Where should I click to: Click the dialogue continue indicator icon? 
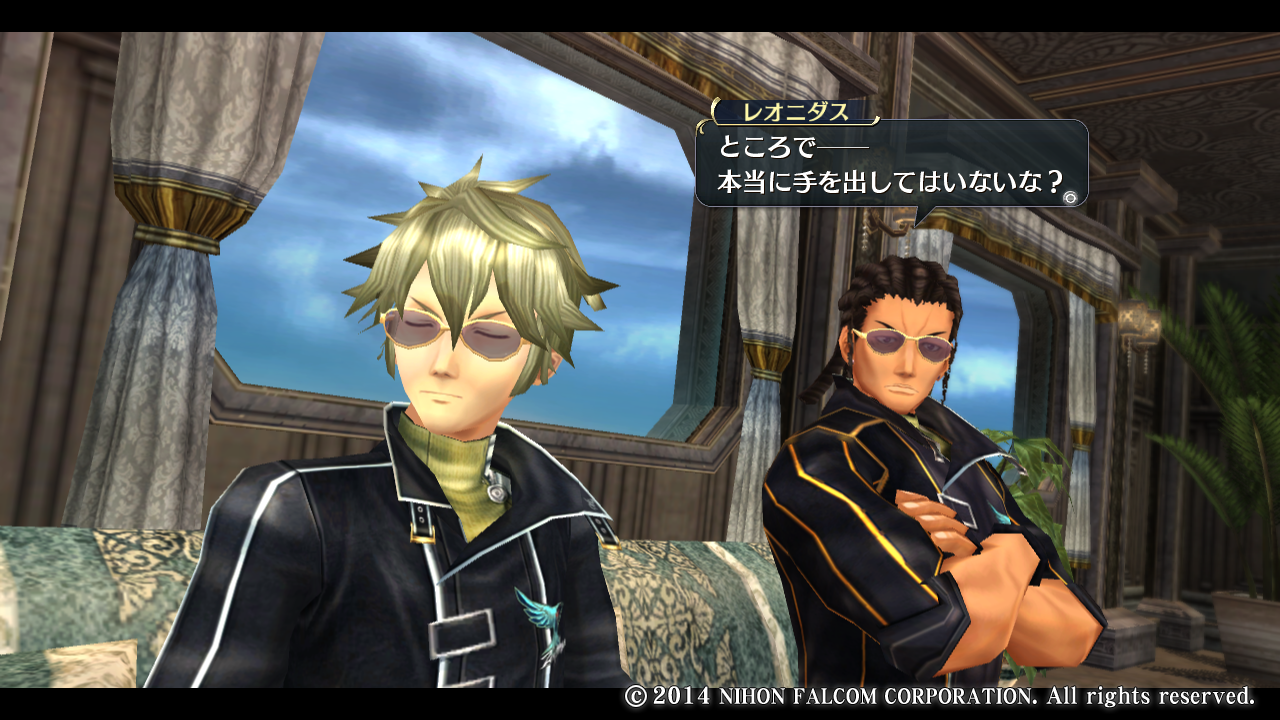pos(1070,198)
